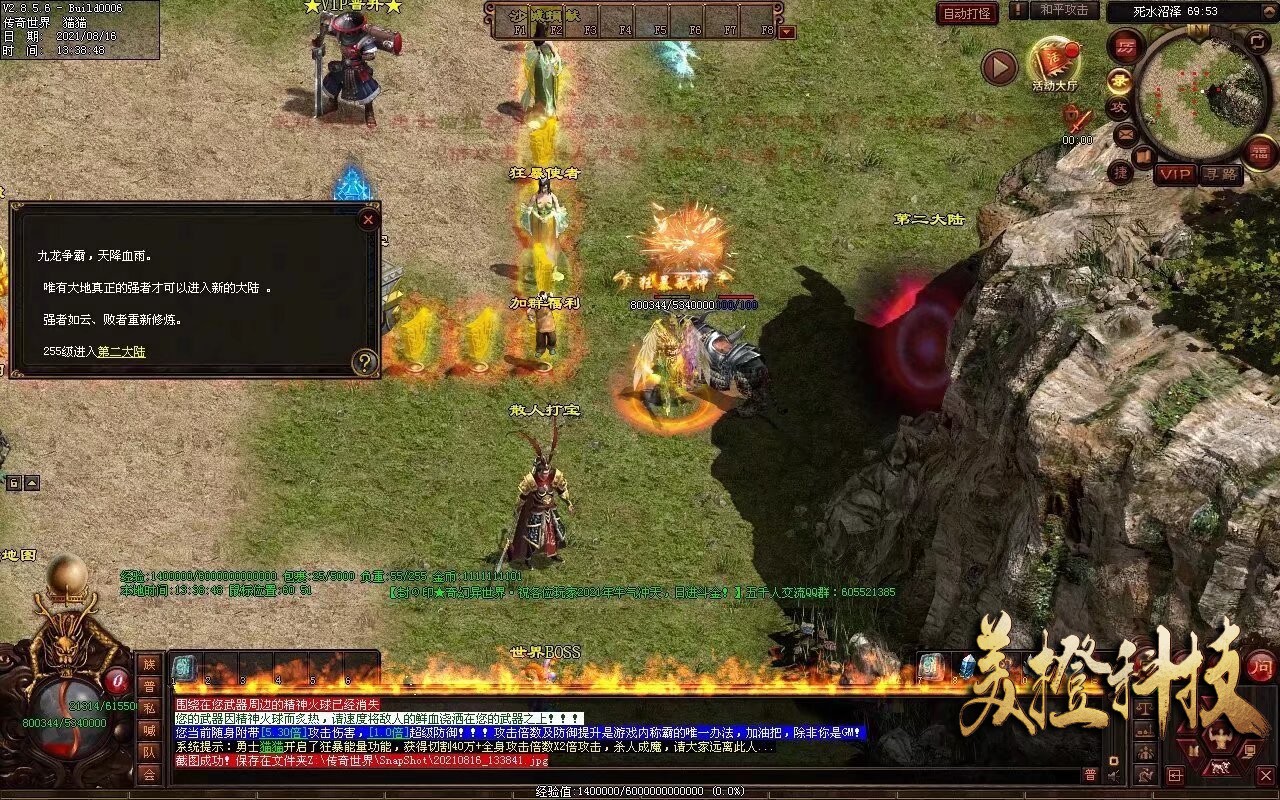Open the character stats figure icon bottom right
Screen dimensions: 1280x800
(1220, 738)
